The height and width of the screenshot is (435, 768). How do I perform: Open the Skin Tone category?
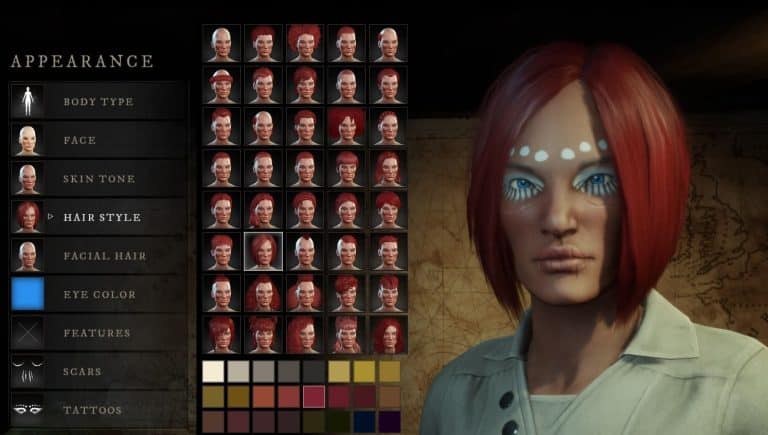click(98, 178)
